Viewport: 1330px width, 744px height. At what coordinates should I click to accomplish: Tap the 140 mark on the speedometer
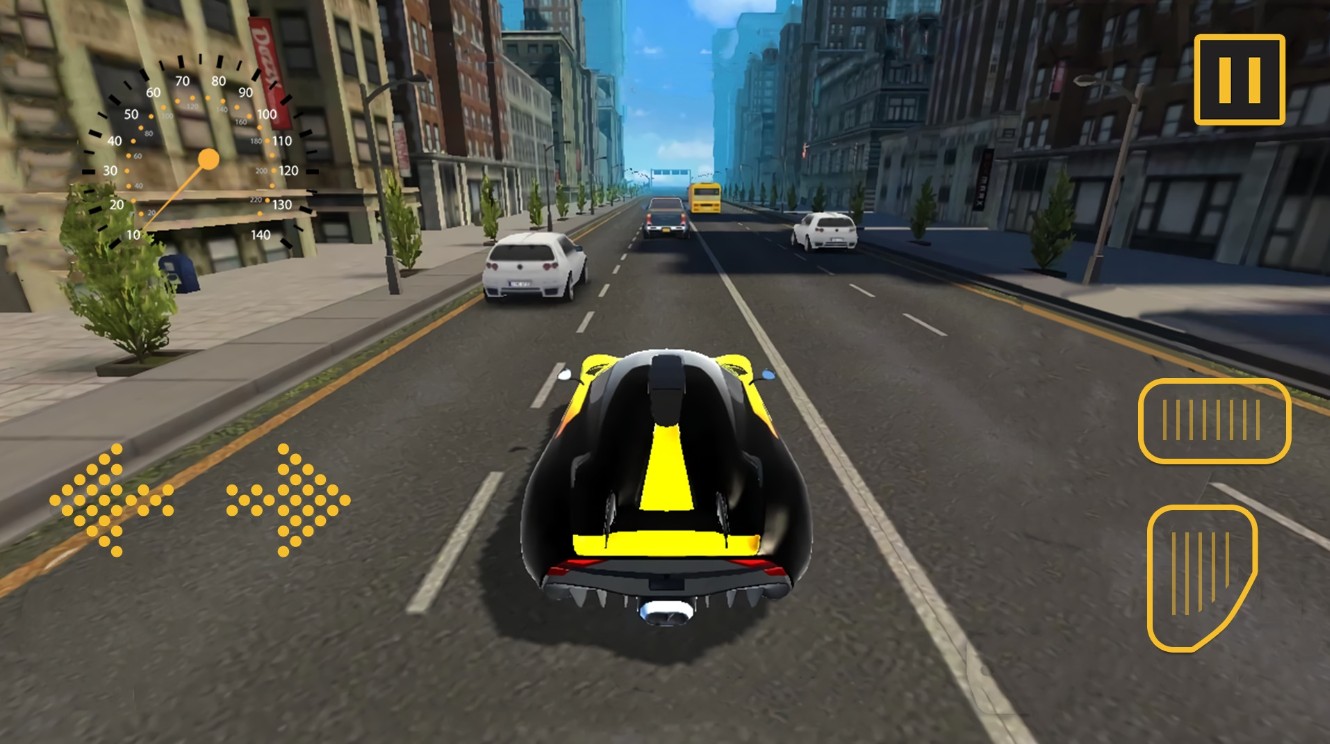[260, 235]
